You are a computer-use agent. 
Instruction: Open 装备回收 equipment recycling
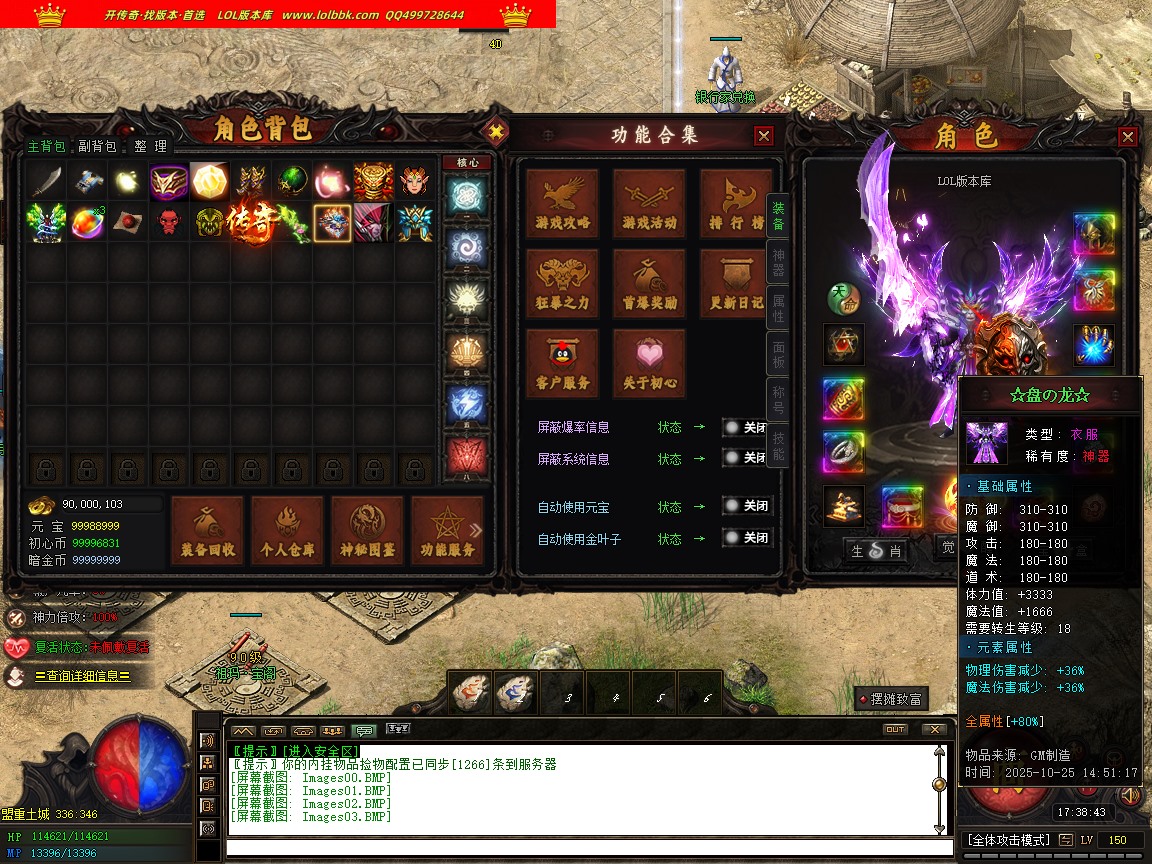[208, 529]
